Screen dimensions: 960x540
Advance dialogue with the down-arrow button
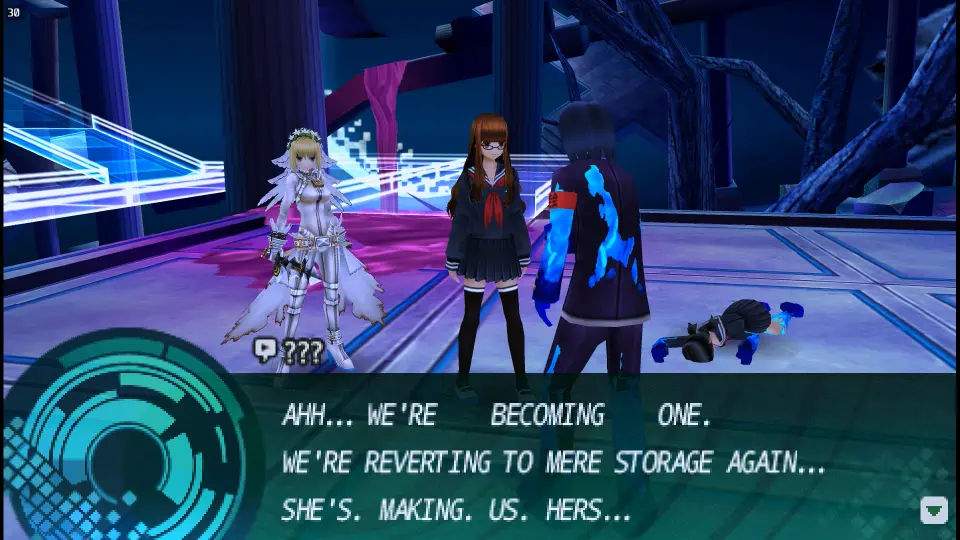click(x=933, y=510)
